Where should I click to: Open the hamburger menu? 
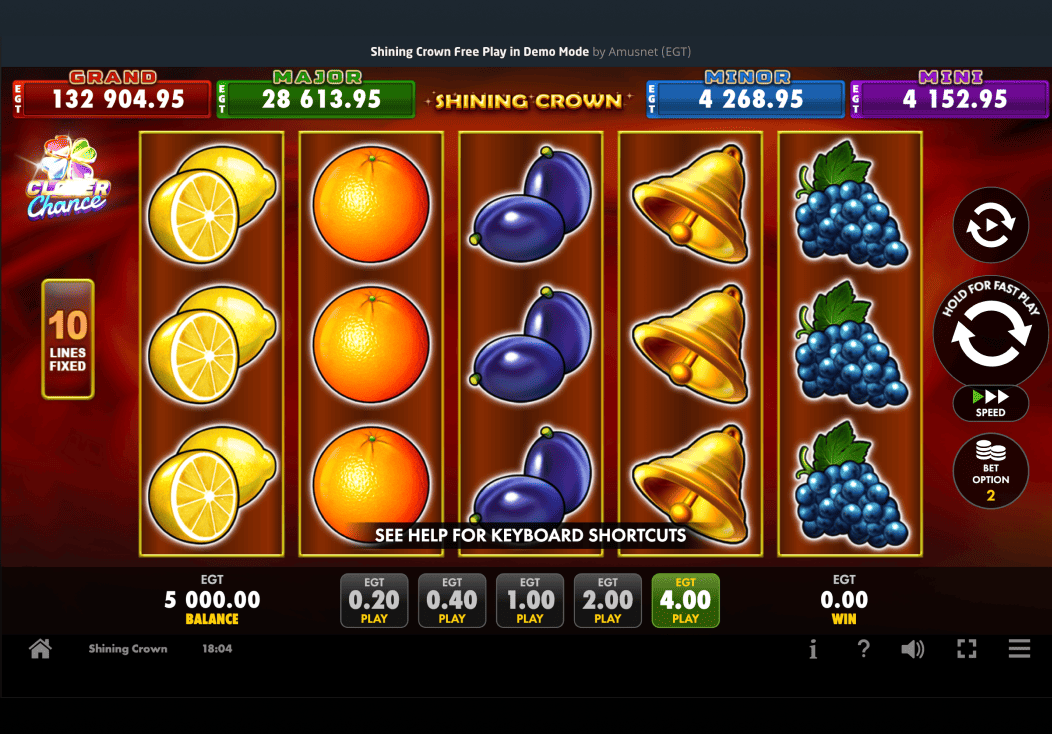coord(1019,649)
